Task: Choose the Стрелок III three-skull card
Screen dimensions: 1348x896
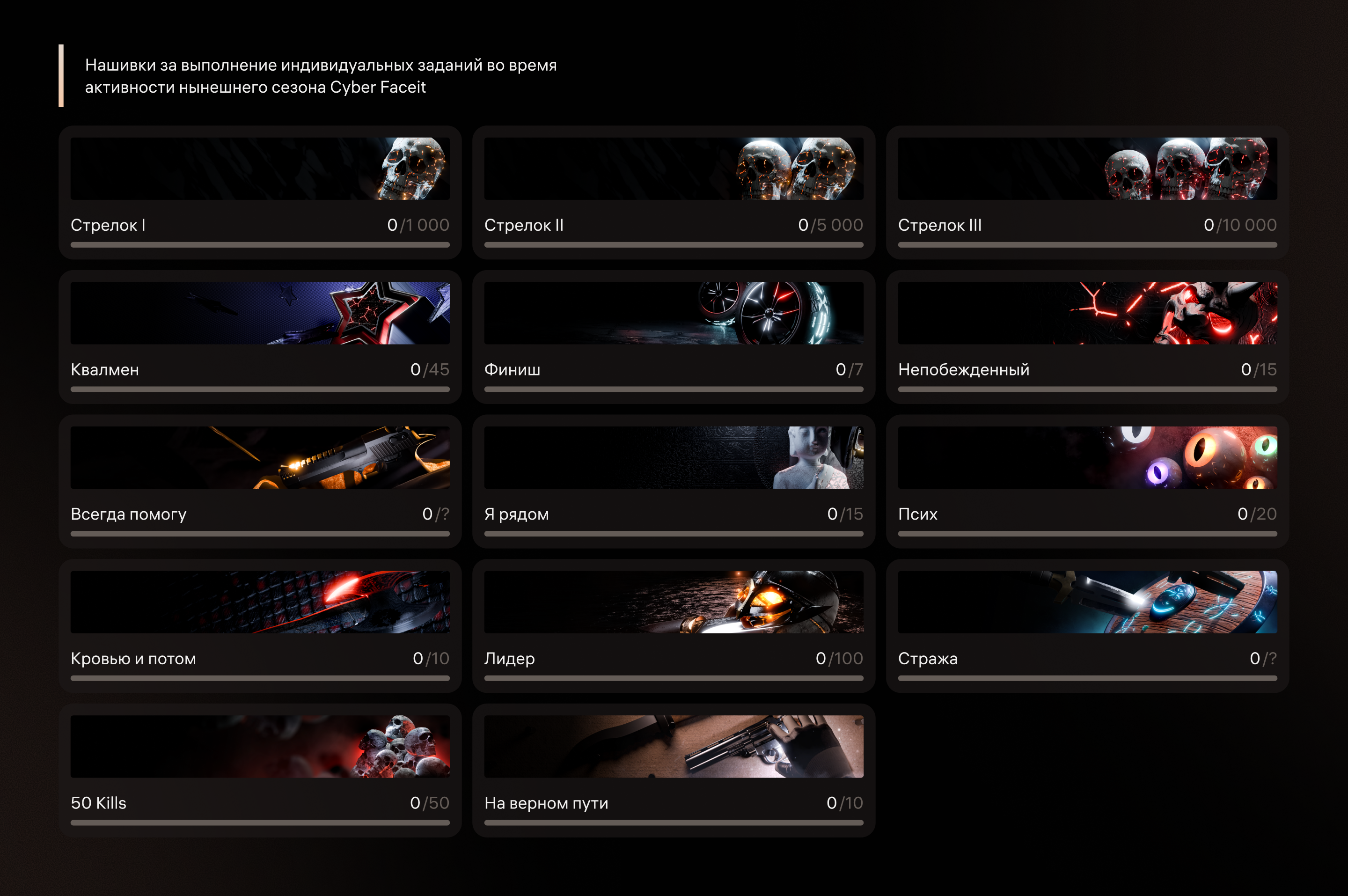Action: click(1087, 192)
